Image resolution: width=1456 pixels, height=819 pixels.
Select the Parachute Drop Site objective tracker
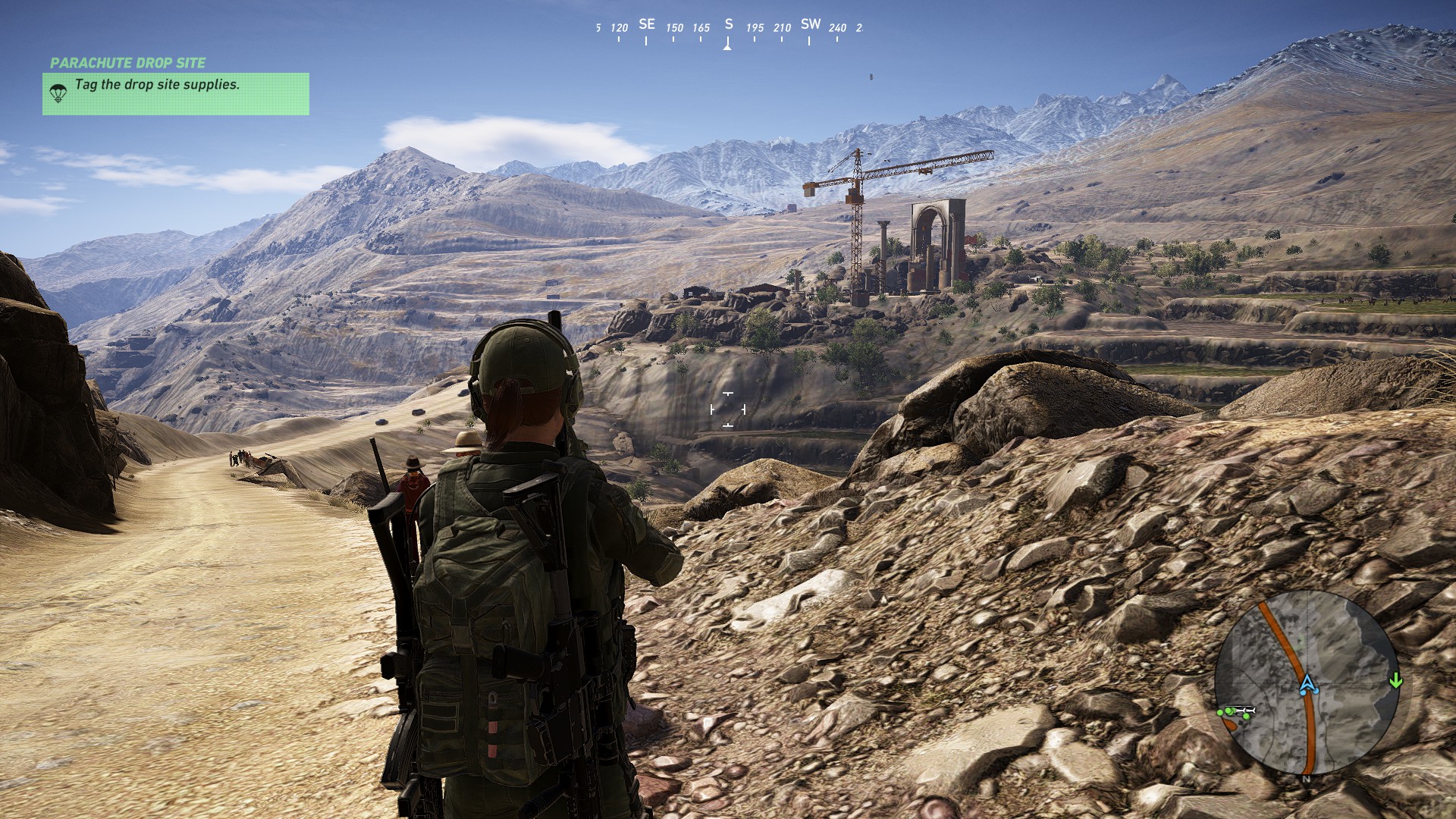click(x=175, y=93)
